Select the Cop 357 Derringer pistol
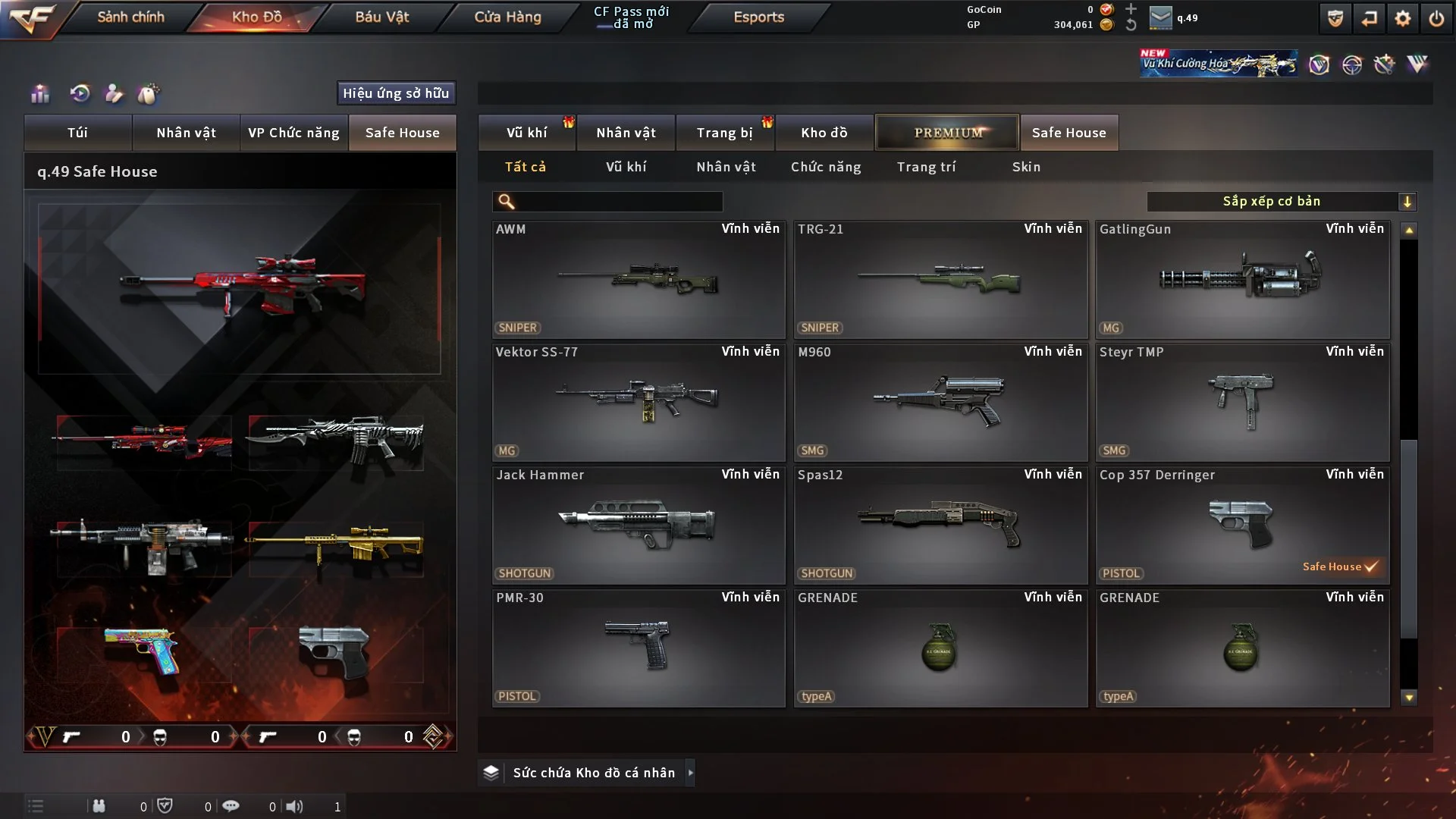The image size is (1456, 819). coord(1242,526)
